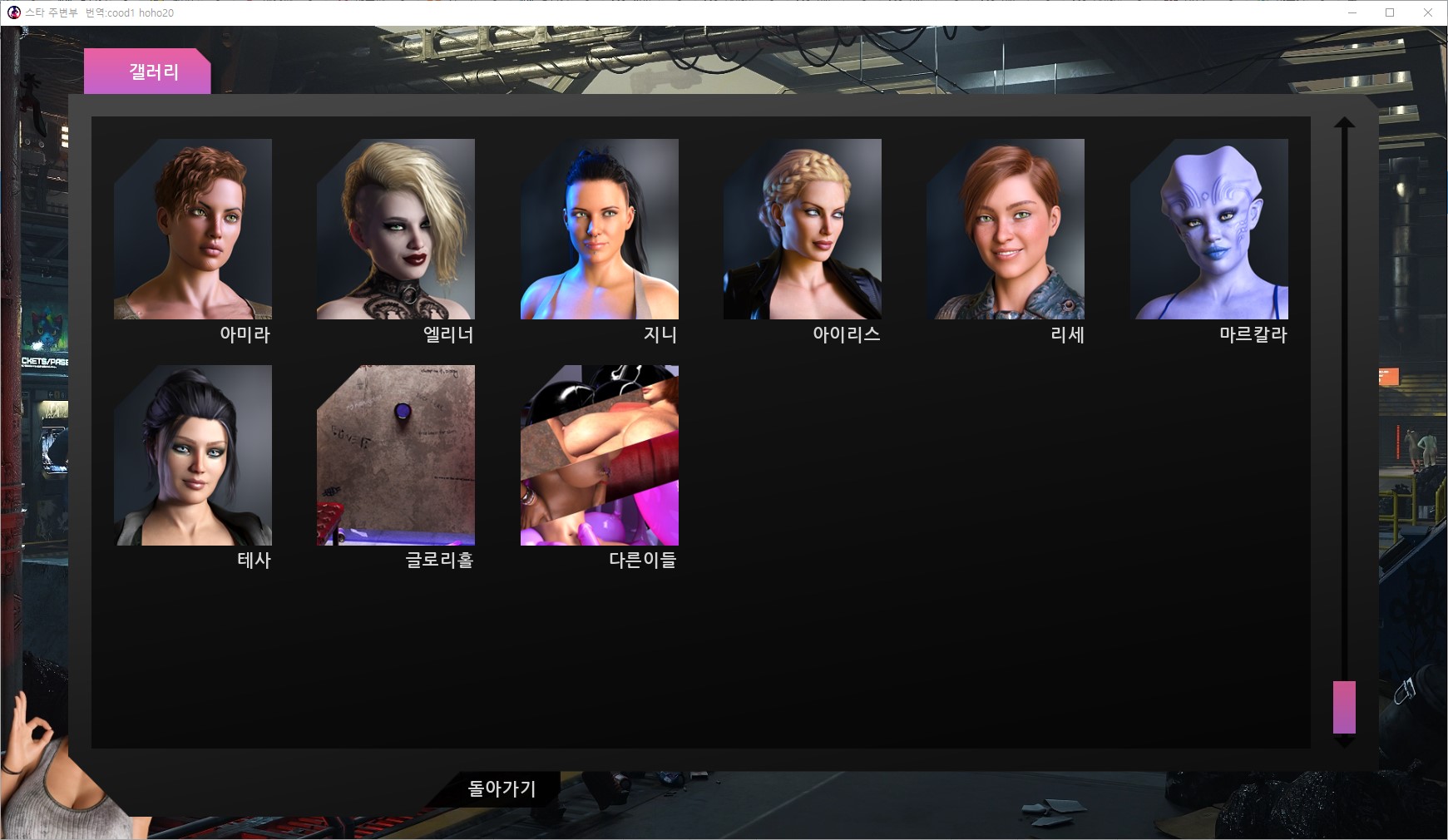1448x840 pixels.
Task: Open the 아이리스 gallery entry
Action: pos(803,229)
